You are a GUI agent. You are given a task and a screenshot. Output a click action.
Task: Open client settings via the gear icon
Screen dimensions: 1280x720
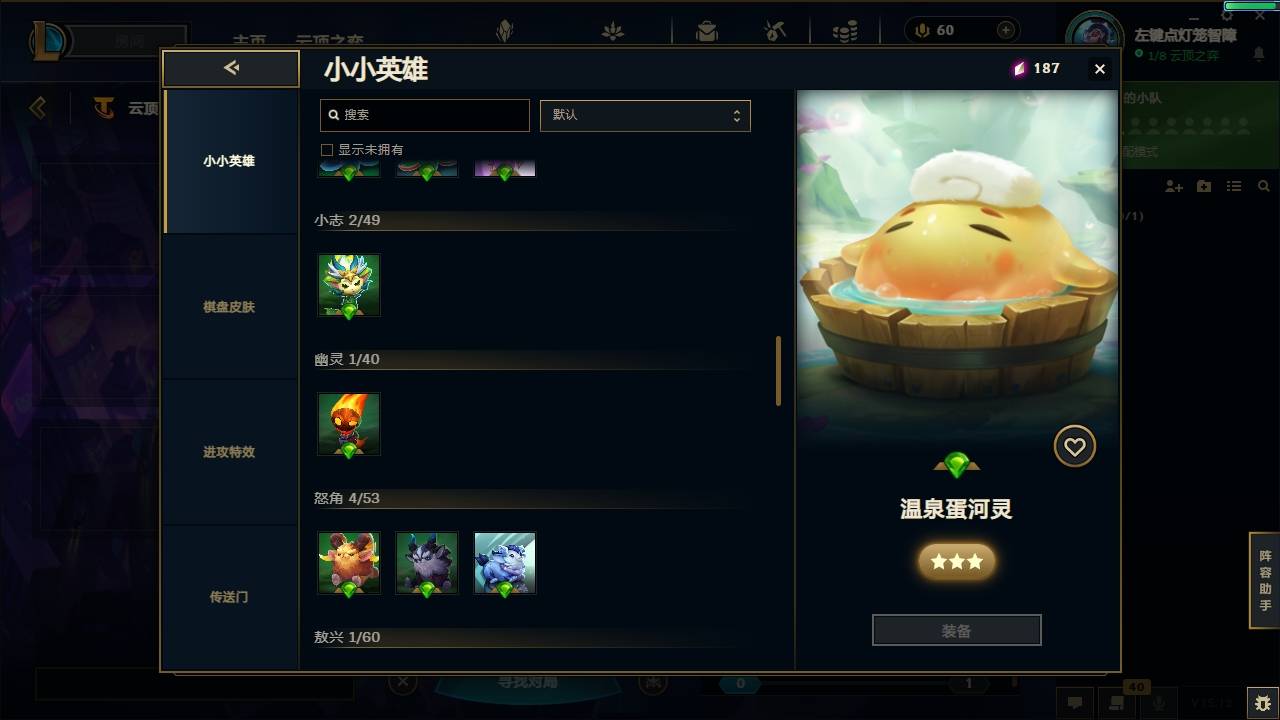click(1227, 15)
